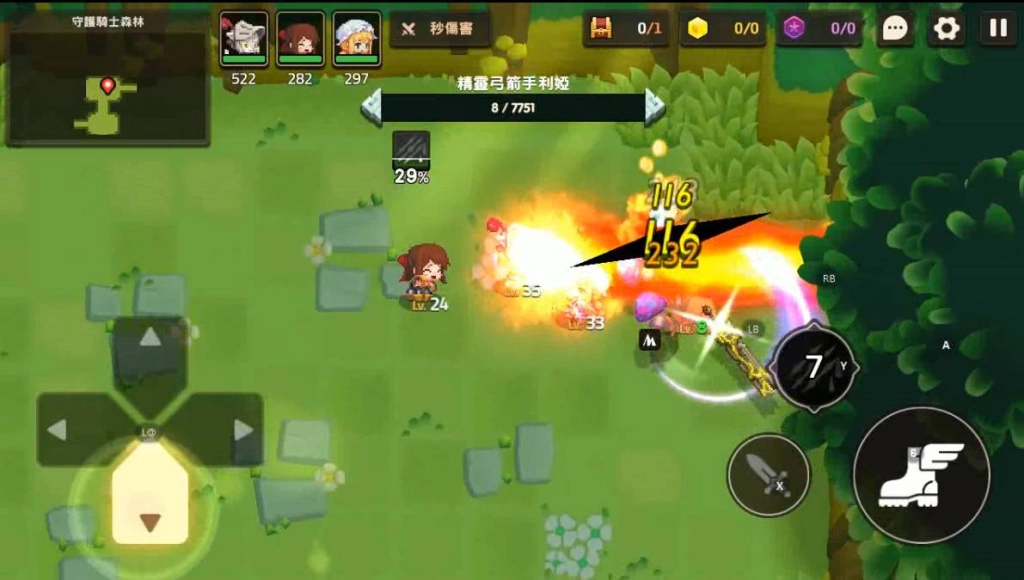
Task: Tap the d-pad right arrow
Action: pyautogui.click(x=242, y=430)
